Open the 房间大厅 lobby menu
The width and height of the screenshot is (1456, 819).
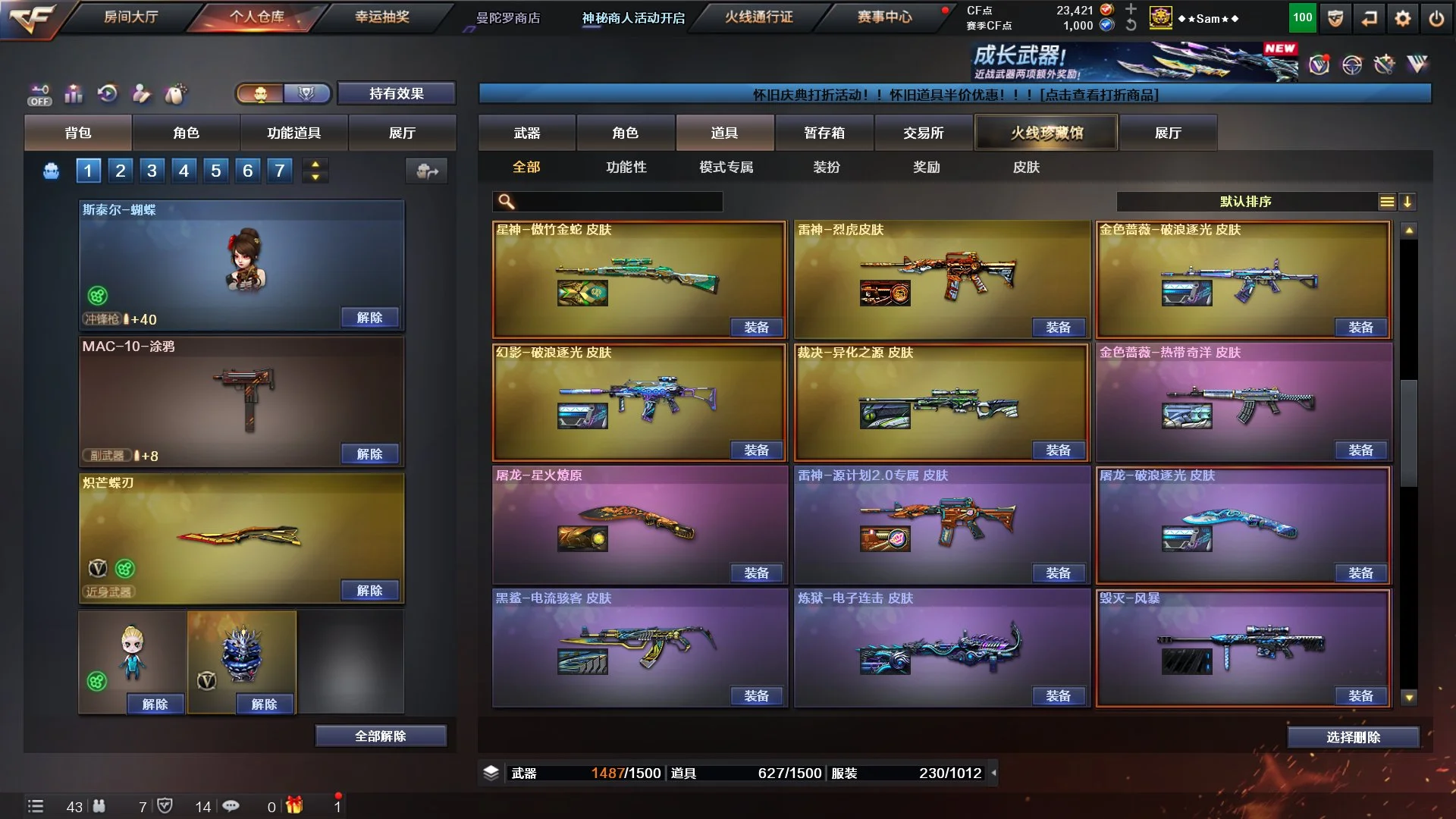click(x=130, y=17)
